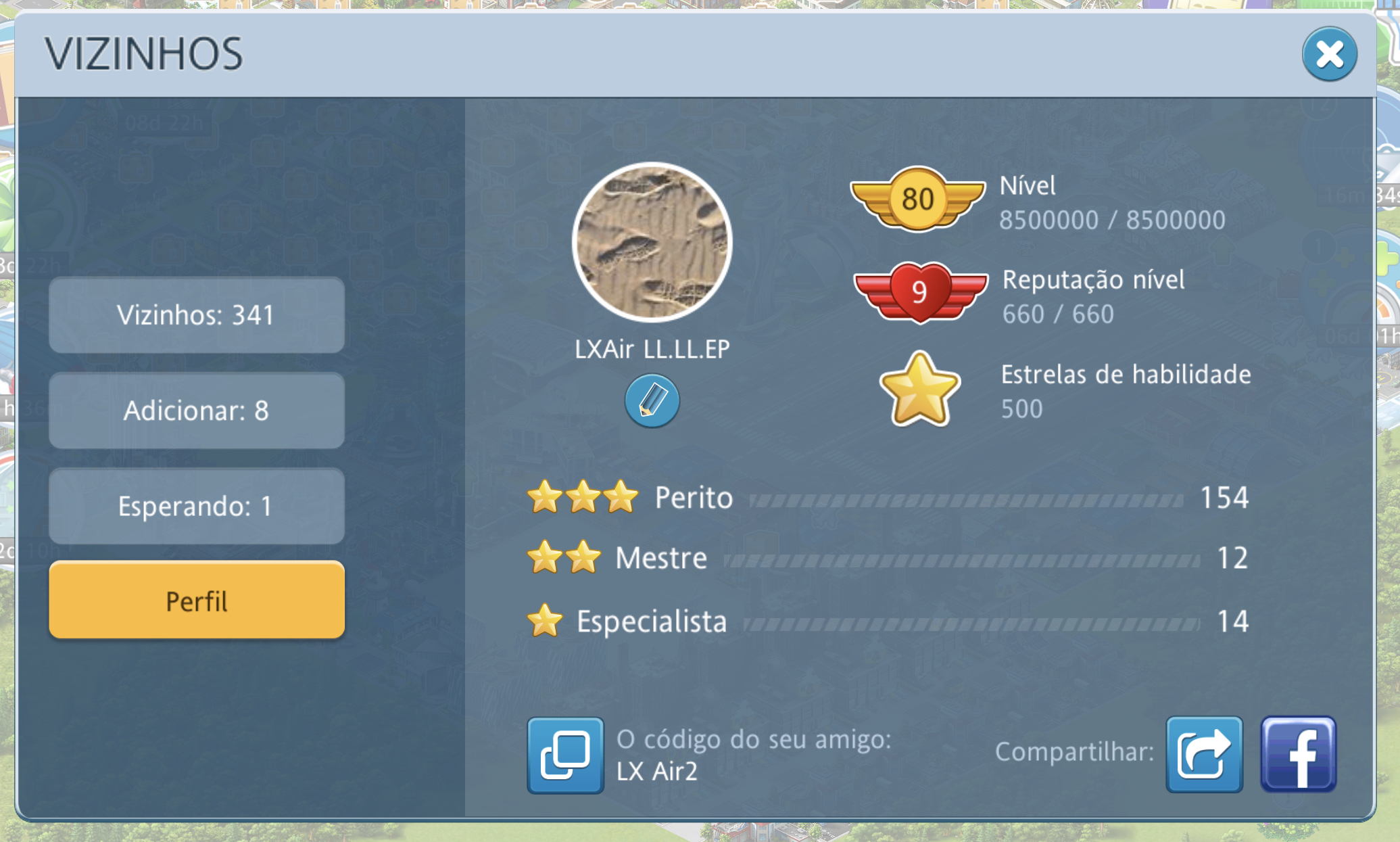
Task: Copy the friend code LX Air2
Action: point(565,755)
